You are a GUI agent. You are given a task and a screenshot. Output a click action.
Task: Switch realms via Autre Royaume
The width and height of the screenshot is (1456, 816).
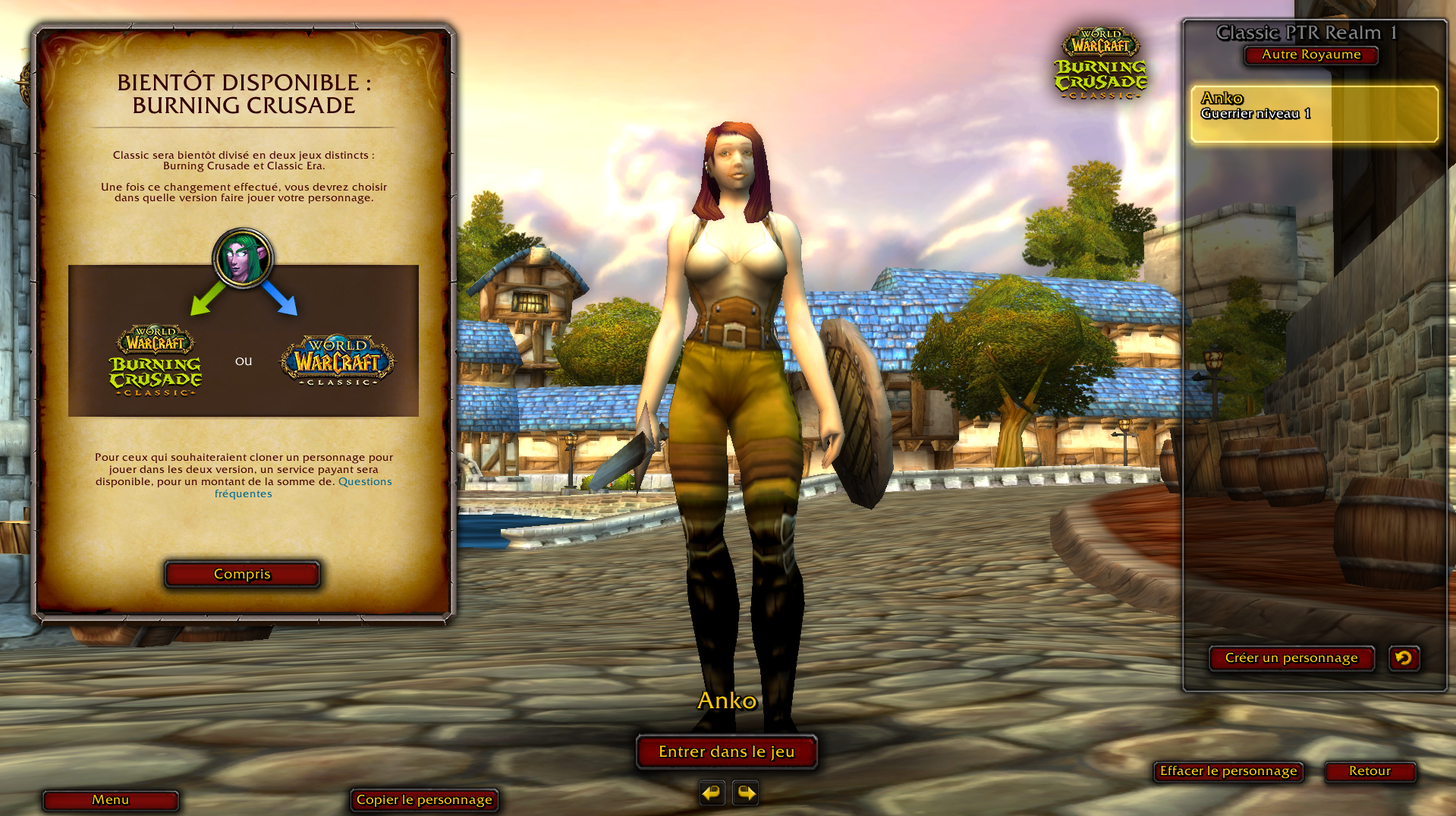tap(1310, 55)
